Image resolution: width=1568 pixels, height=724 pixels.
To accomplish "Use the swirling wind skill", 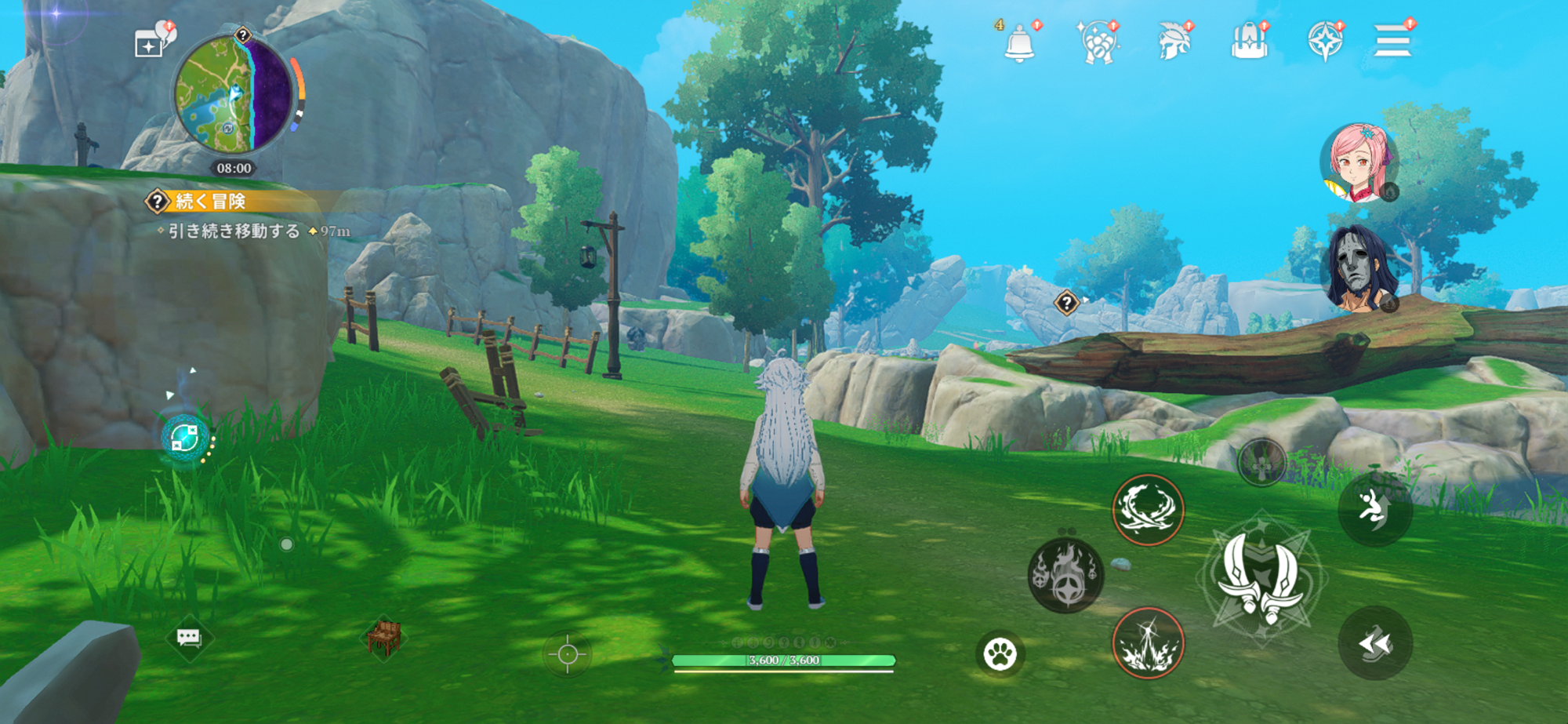I will (x=1148, y=510).
